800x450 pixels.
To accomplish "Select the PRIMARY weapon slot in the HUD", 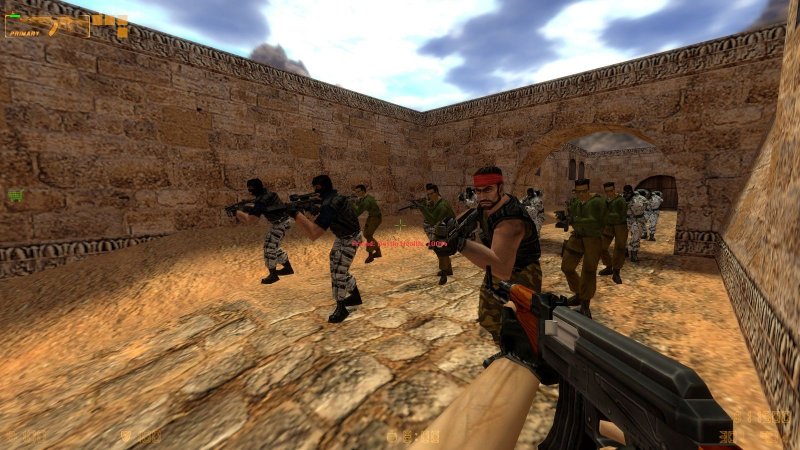I will point(47,25).
